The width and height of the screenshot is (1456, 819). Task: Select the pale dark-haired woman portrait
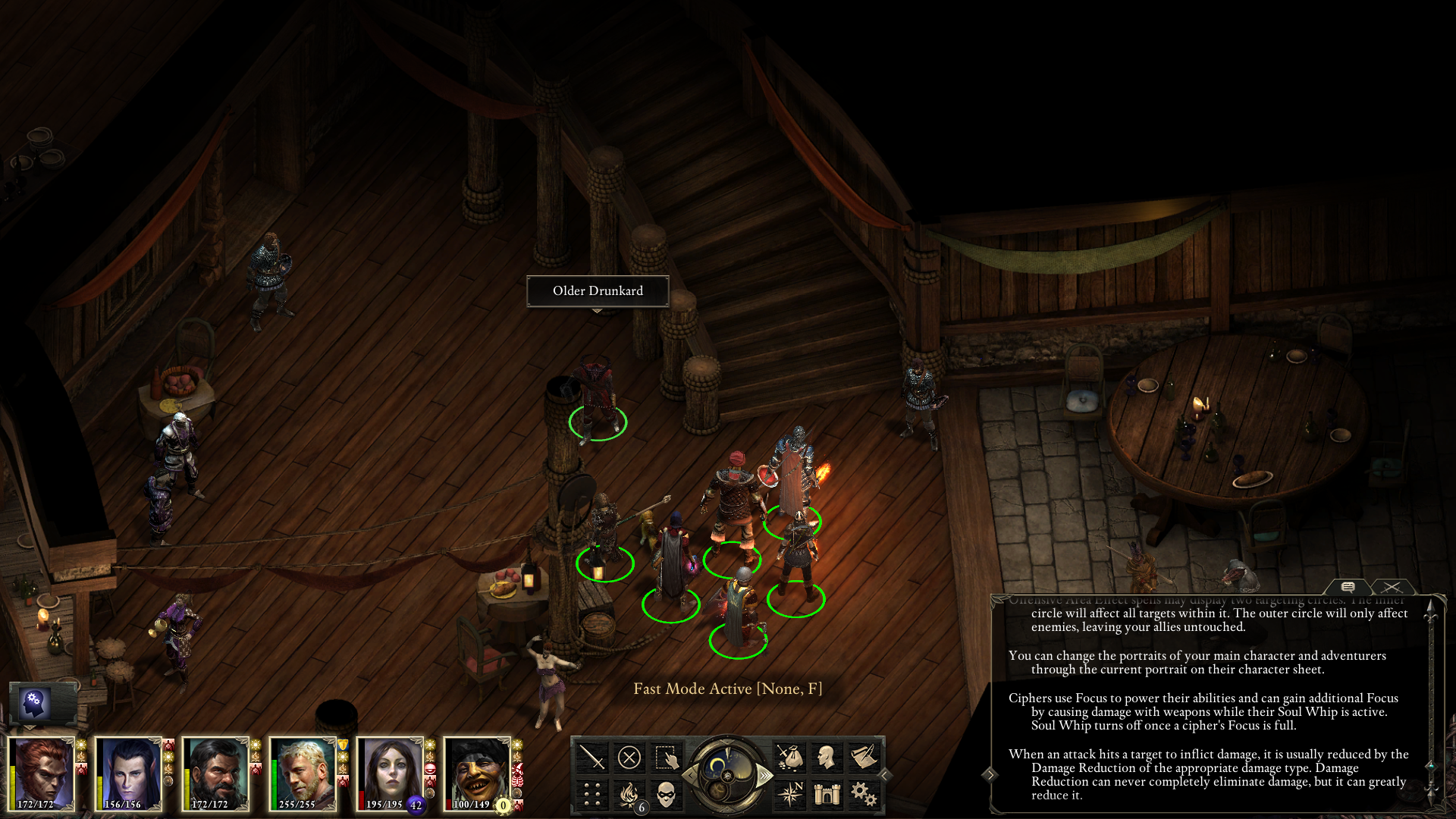point(390,773)
